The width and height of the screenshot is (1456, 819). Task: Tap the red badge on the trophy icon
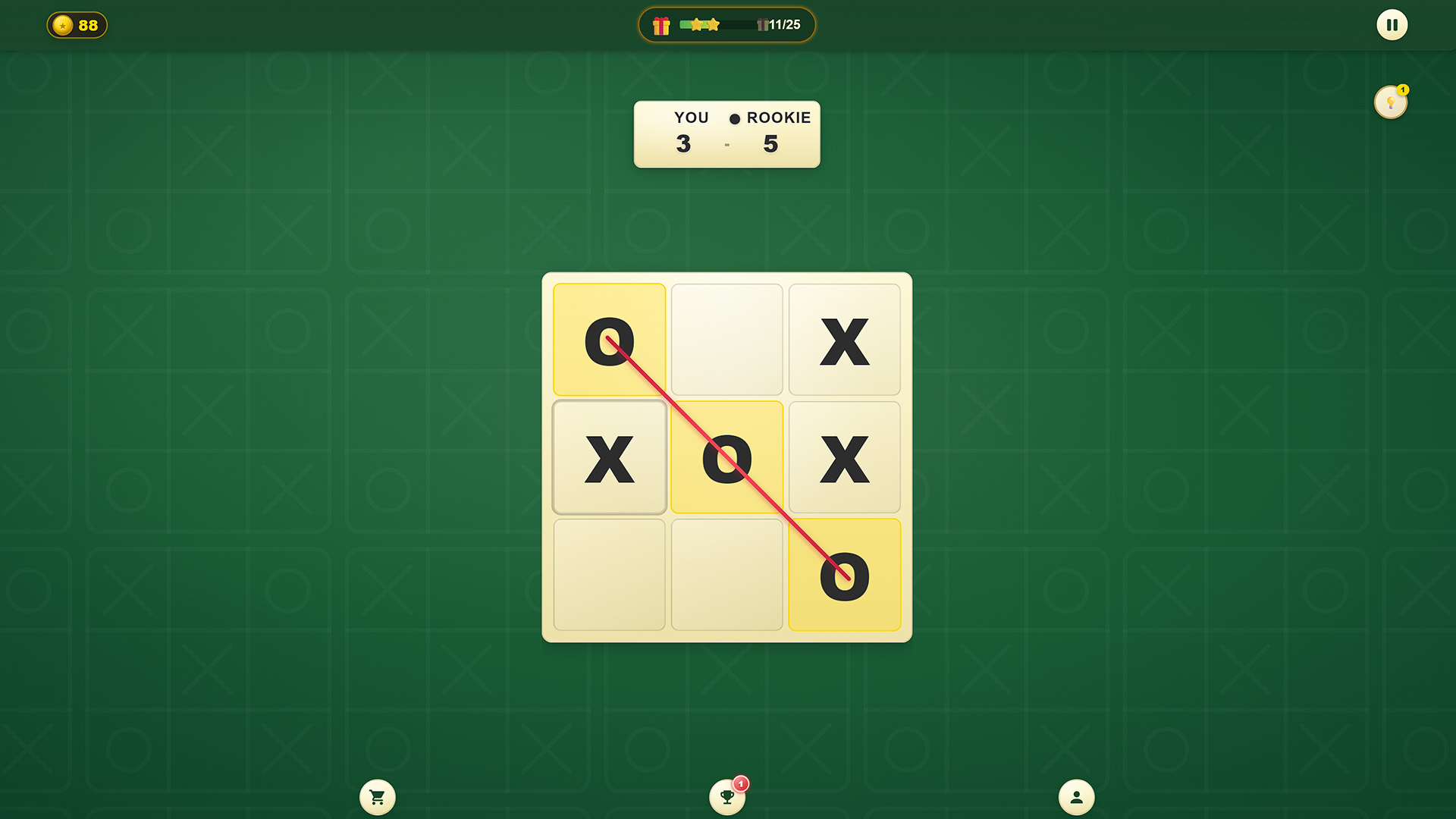[x=739, y=782]
